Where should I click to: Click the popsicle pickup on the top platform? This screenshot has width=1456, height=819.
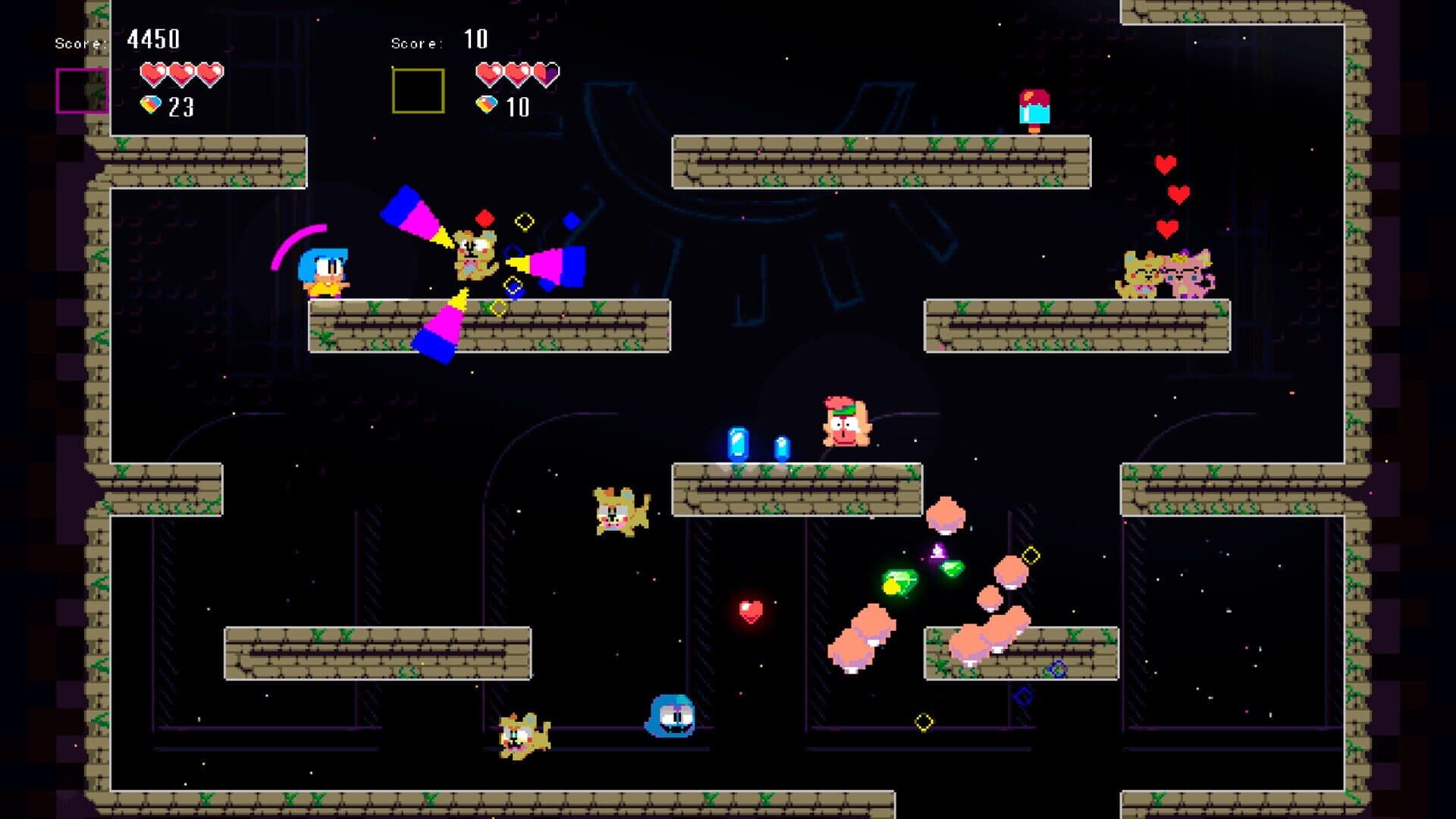(1034, 106)
